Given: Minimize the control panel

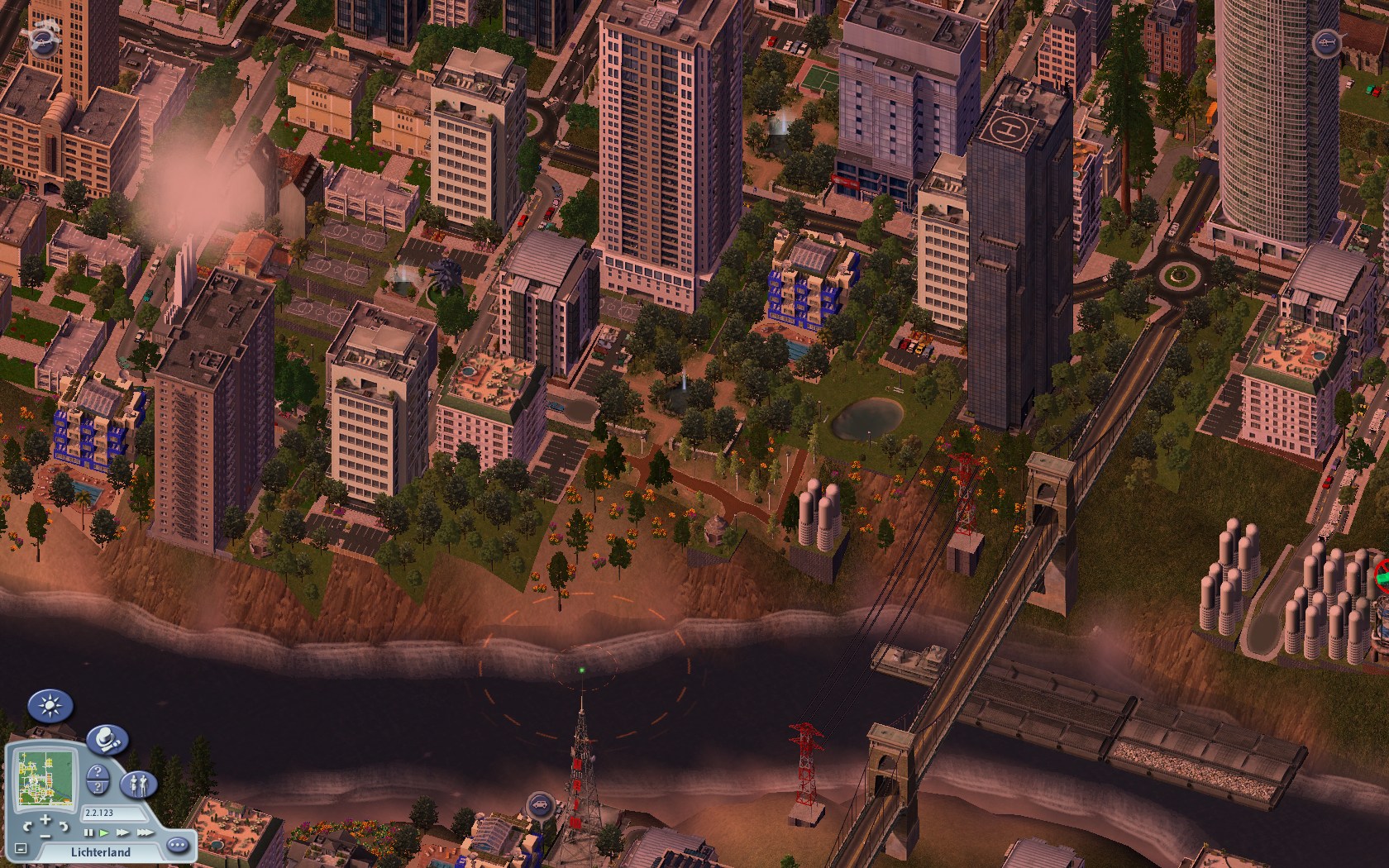Looking at the screenshot, I should coord(21,849).
